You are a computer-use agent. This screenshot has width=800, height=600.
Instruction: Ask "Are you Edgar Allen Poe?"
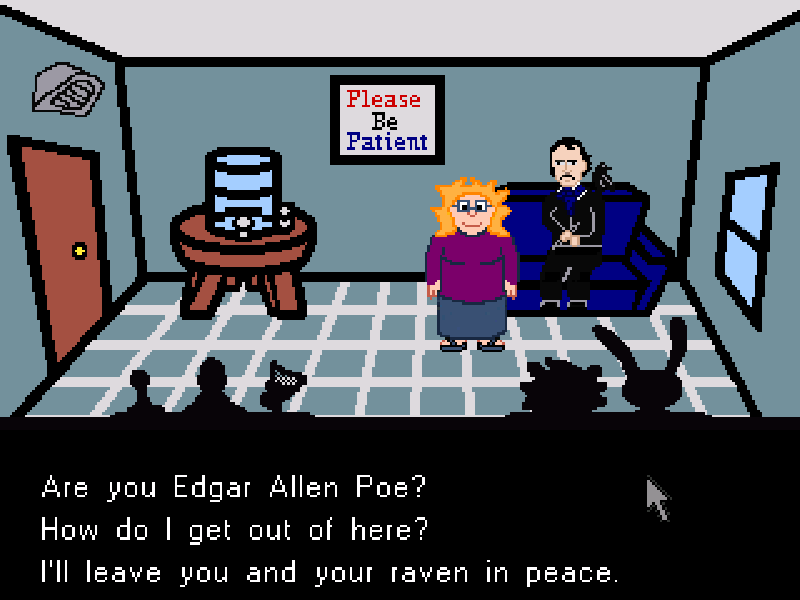[234, 487]
